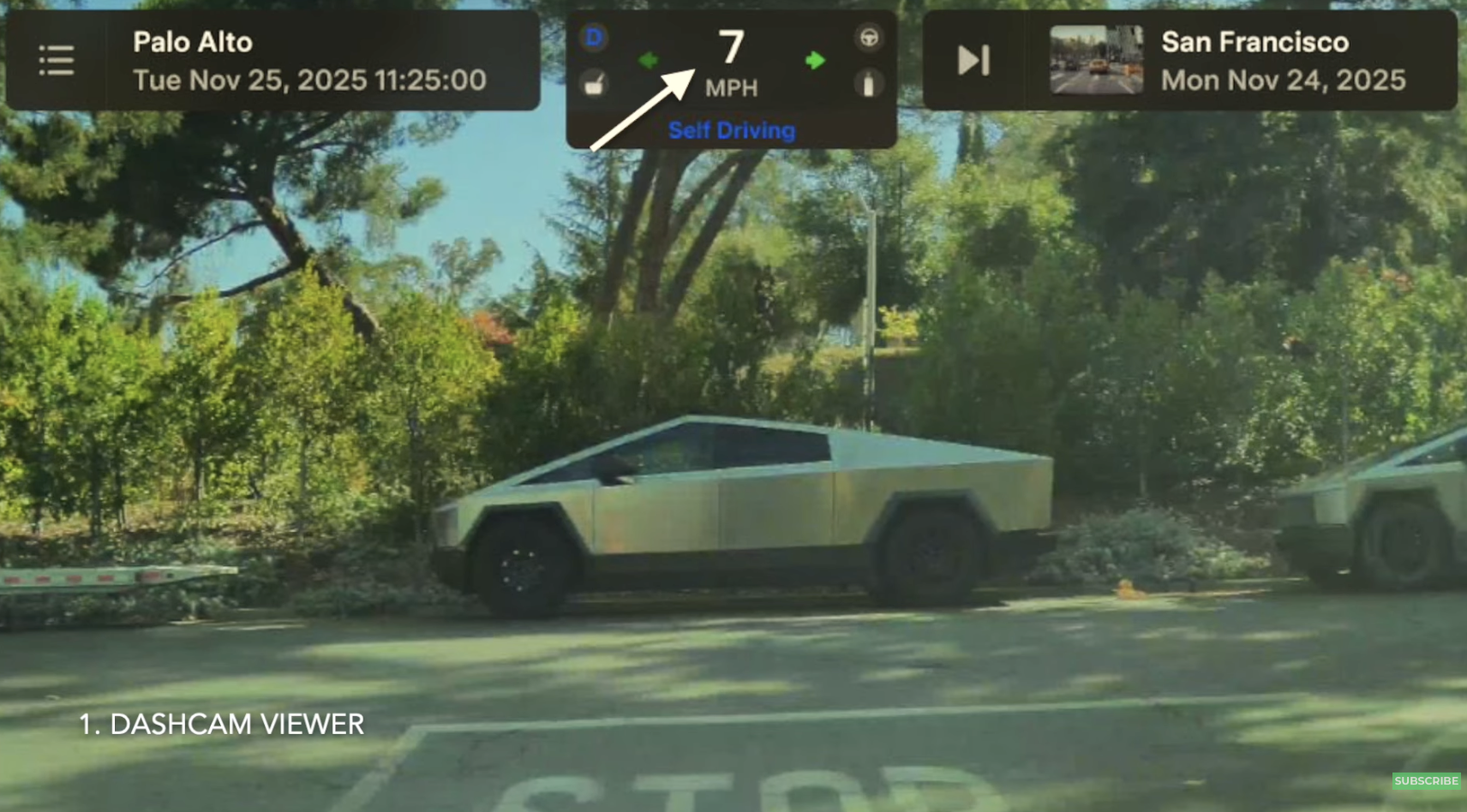Click the MPH unit label
The image size is (1467, 812).
(732, 87)
